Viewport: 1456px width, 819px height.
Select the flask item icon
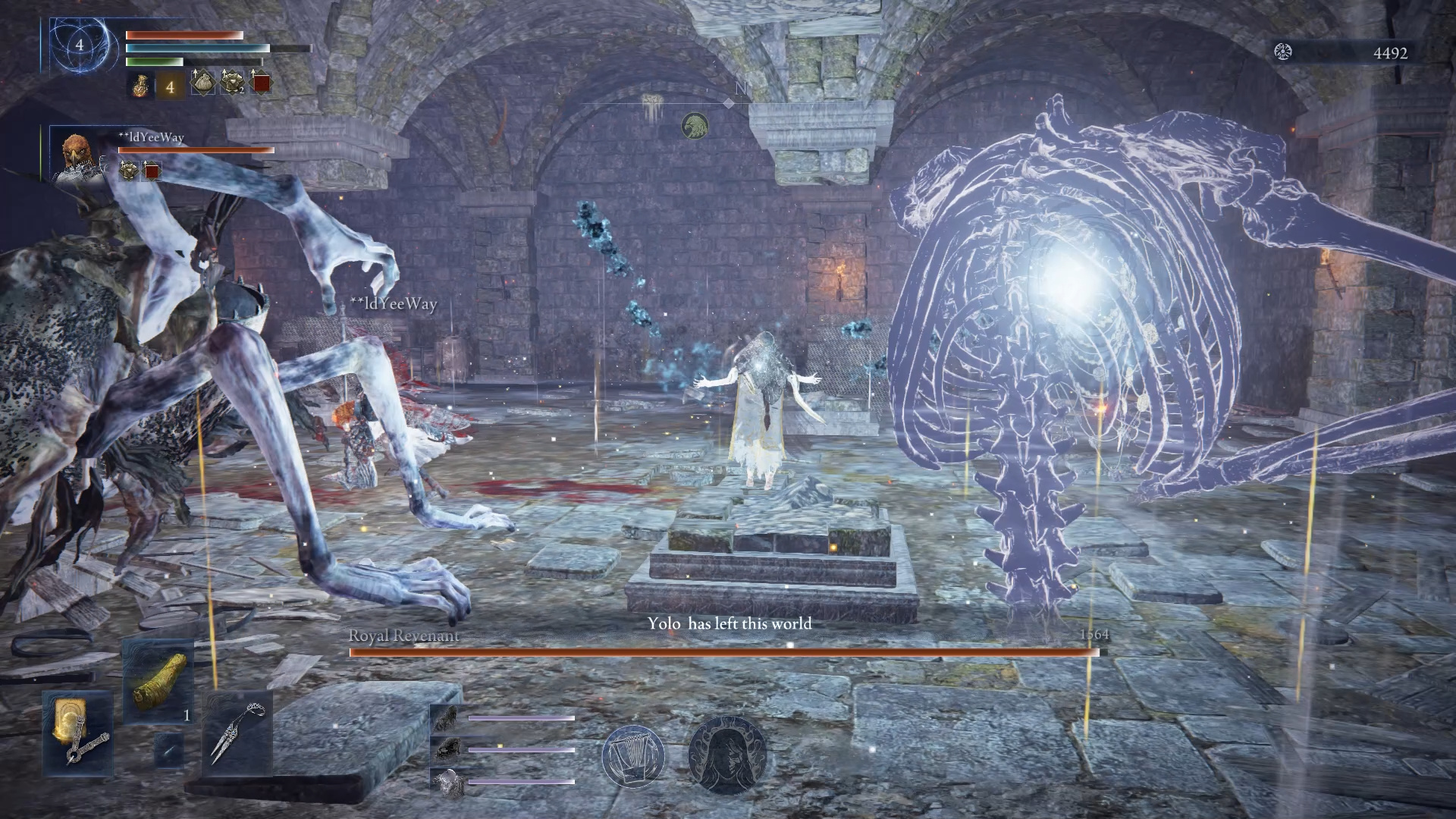tap(140, 86)
